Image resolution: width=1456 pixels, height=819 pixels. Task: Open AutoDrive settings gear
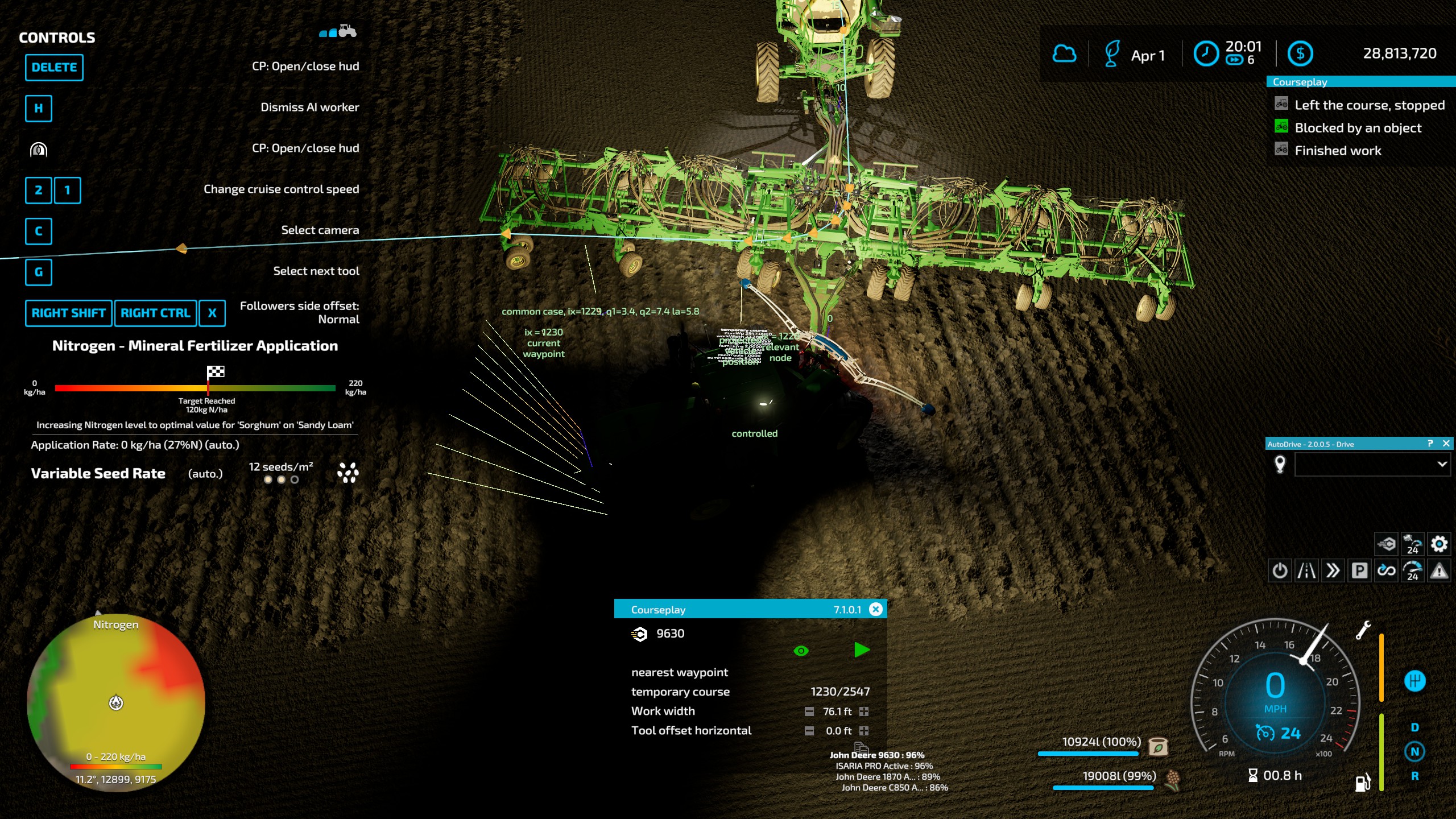point(1439,544)
